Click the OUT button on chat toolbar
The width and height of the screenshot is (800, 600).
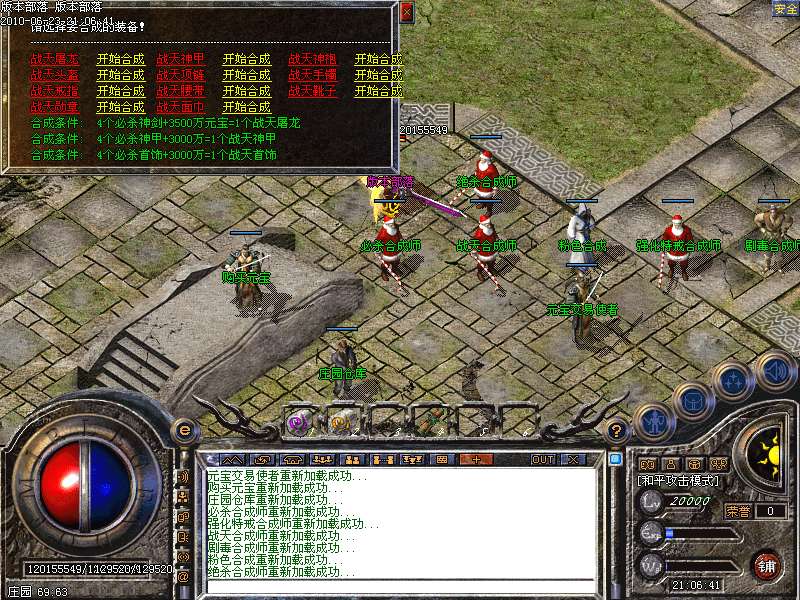click(x=542, y=460)
